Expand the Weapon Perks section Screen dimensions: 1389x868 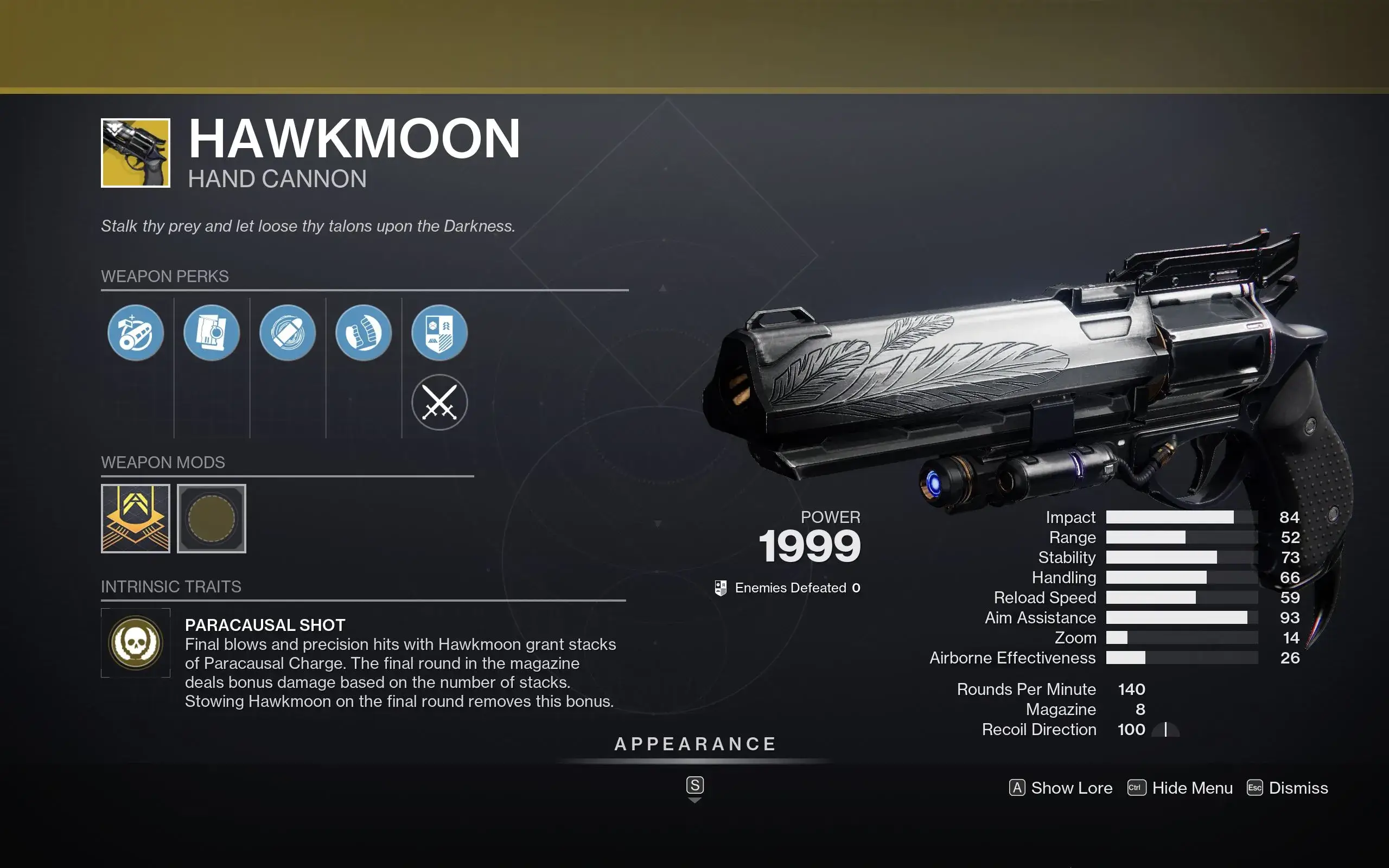165,276
